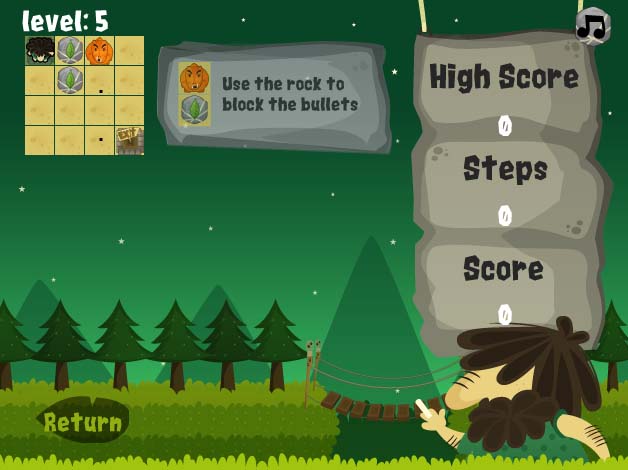Screen dimensions: 628x470
Task: Pick the rock tile beneath the other rock
Action: pyautogui.click(x=70, y=80)
